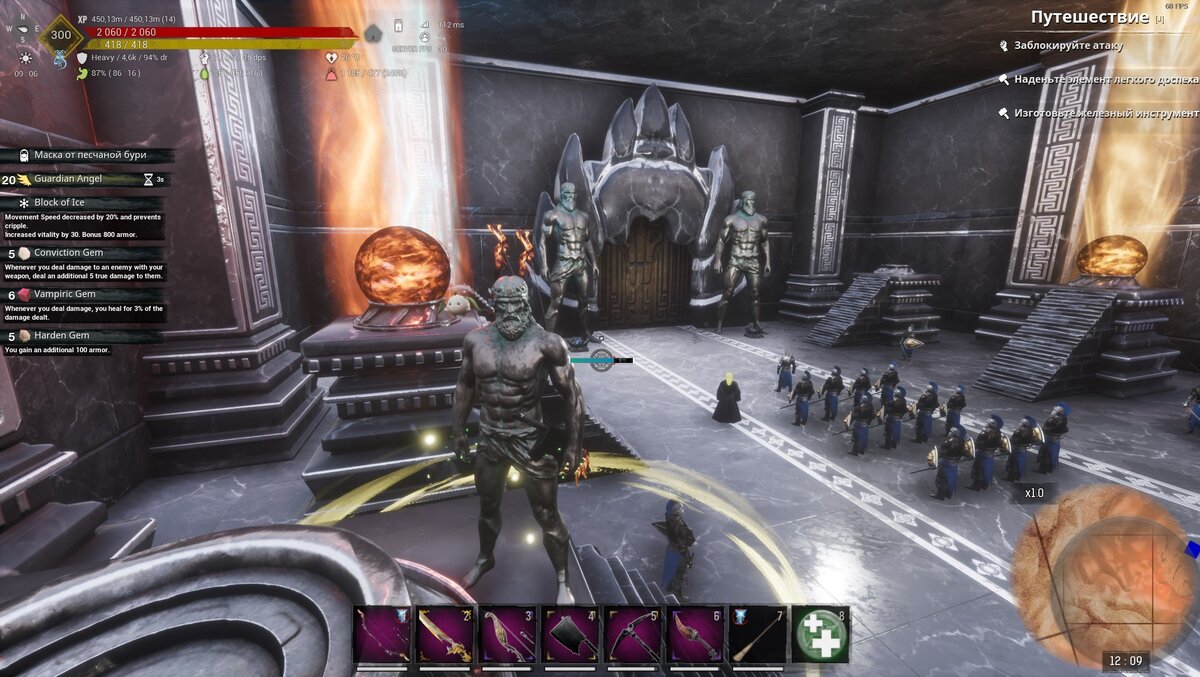
Task: Click the Guardian Angel buff entry
Action: click(x=68, y=179)
